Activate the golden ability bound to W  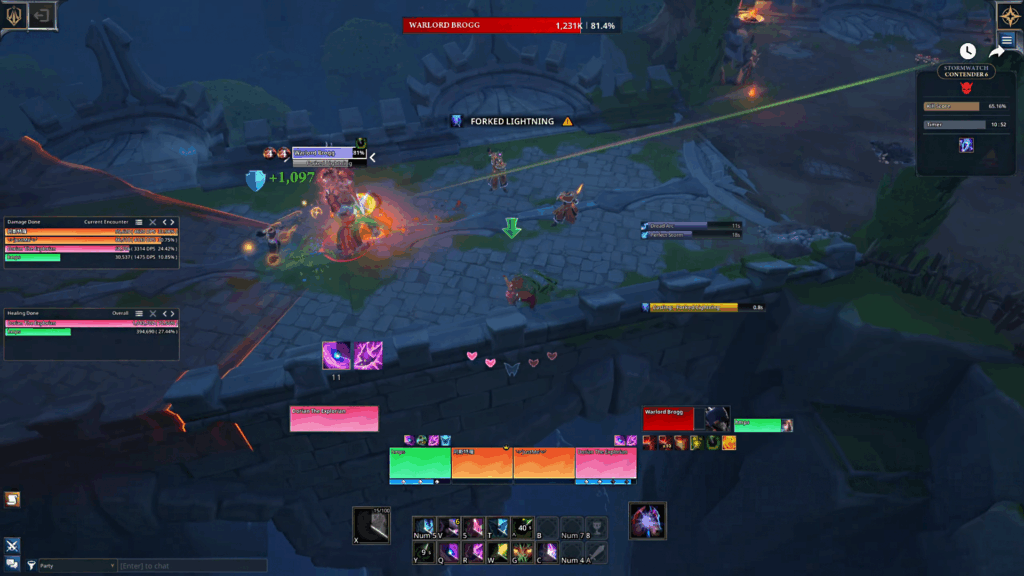tap(498, 551)
